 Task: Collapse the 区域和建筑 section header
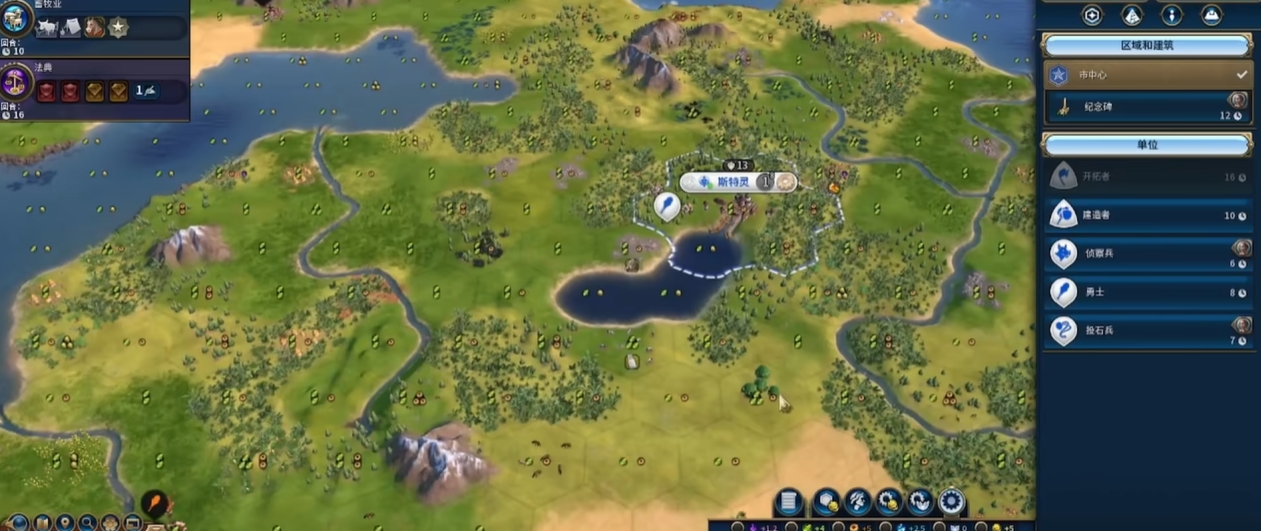[1146, 45]
